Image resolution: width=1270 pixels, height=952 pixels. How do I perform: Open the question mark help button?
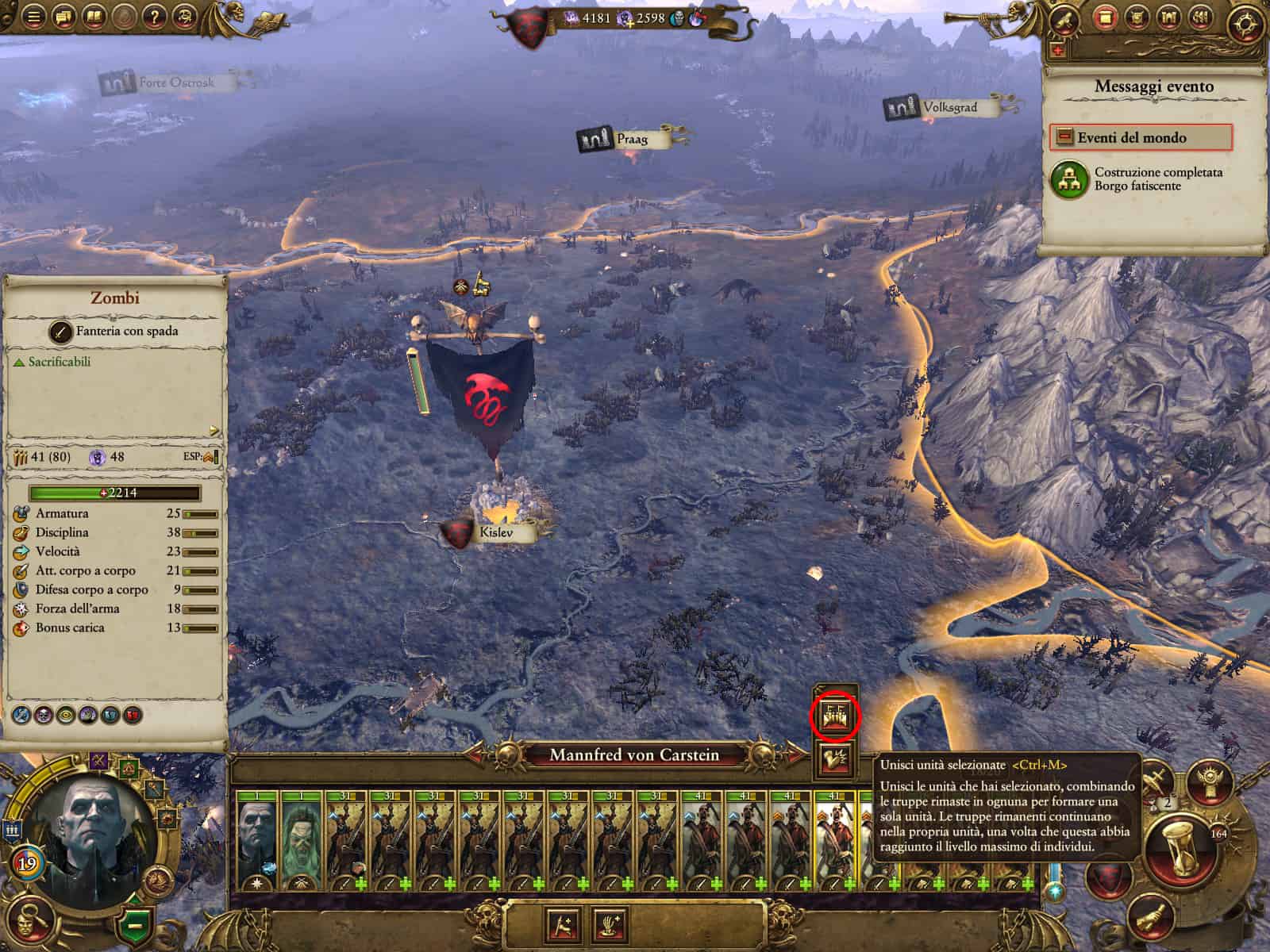[155, 17]
